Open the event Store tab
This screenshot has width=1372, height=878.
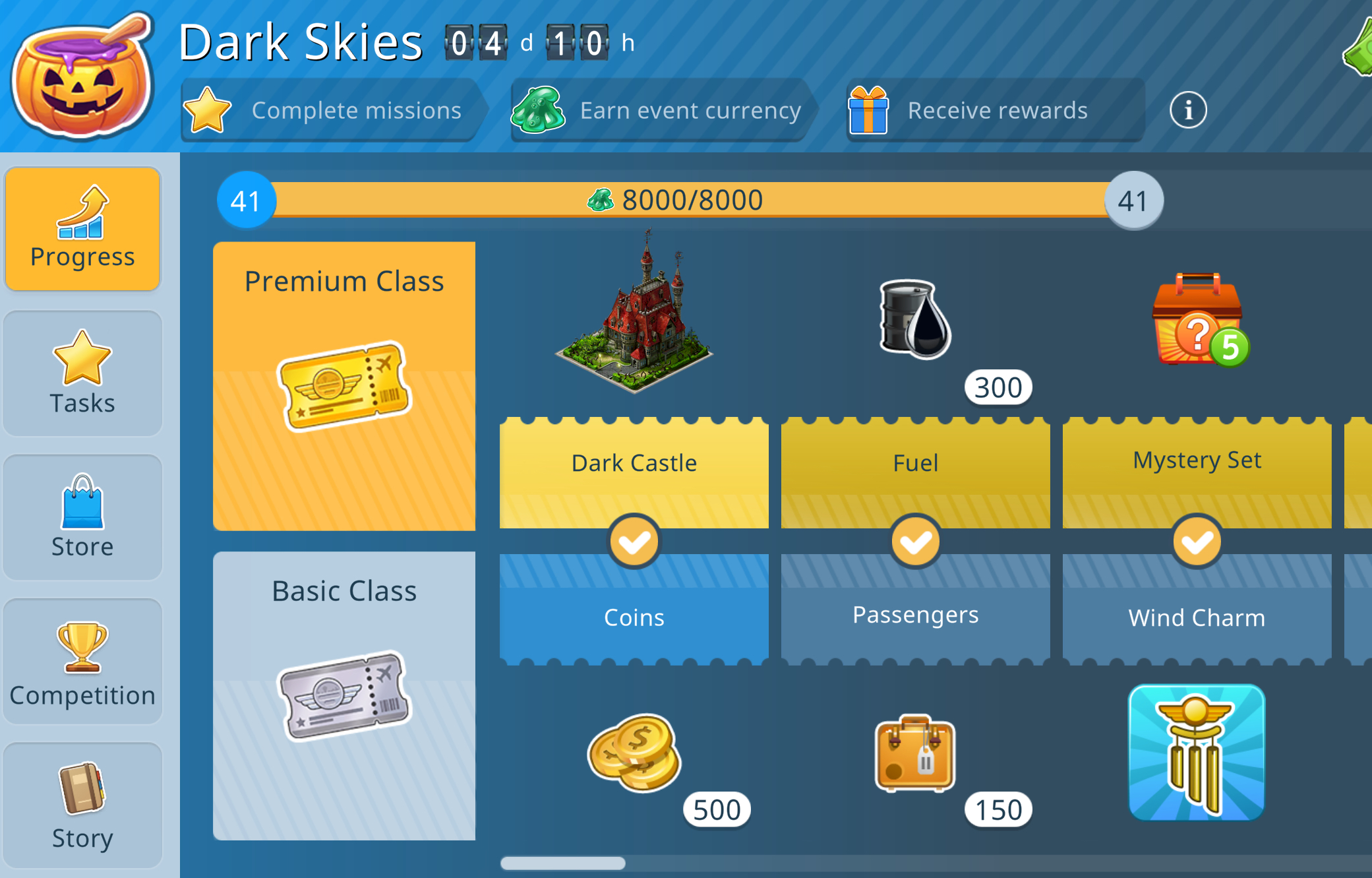(x=82, y=517)
